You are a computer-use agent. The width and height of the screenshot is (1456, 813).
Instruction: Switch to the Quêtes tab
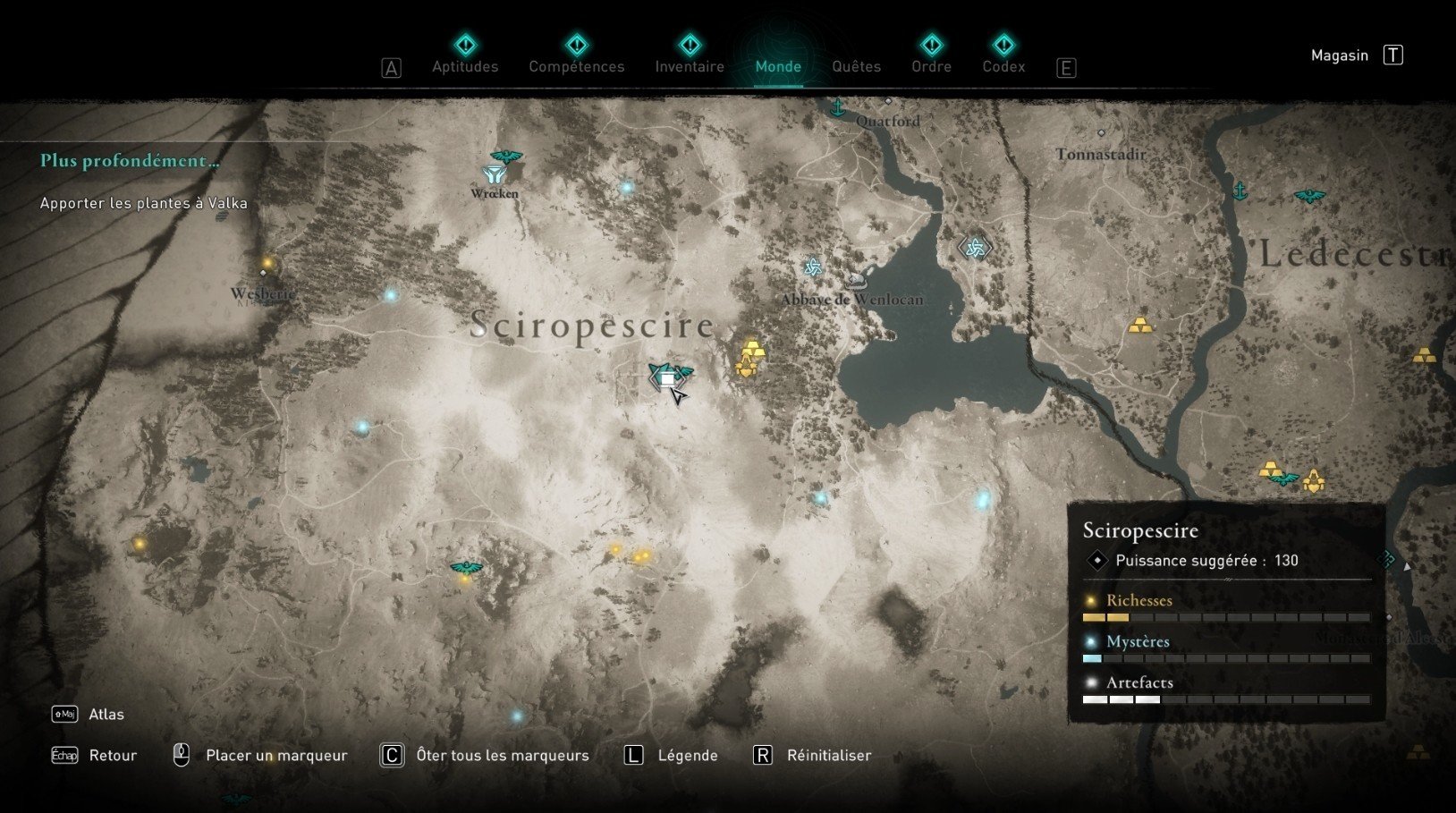(x=856, y=66)
